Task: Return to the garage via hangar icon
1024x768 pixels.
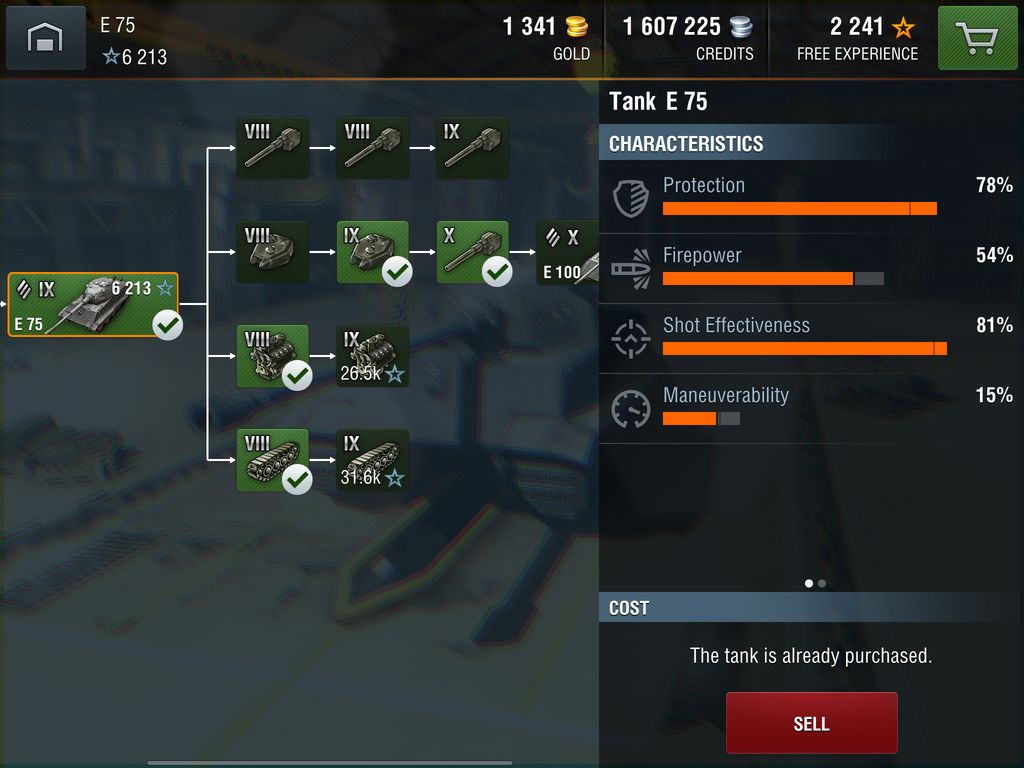Action: (46, 39)
